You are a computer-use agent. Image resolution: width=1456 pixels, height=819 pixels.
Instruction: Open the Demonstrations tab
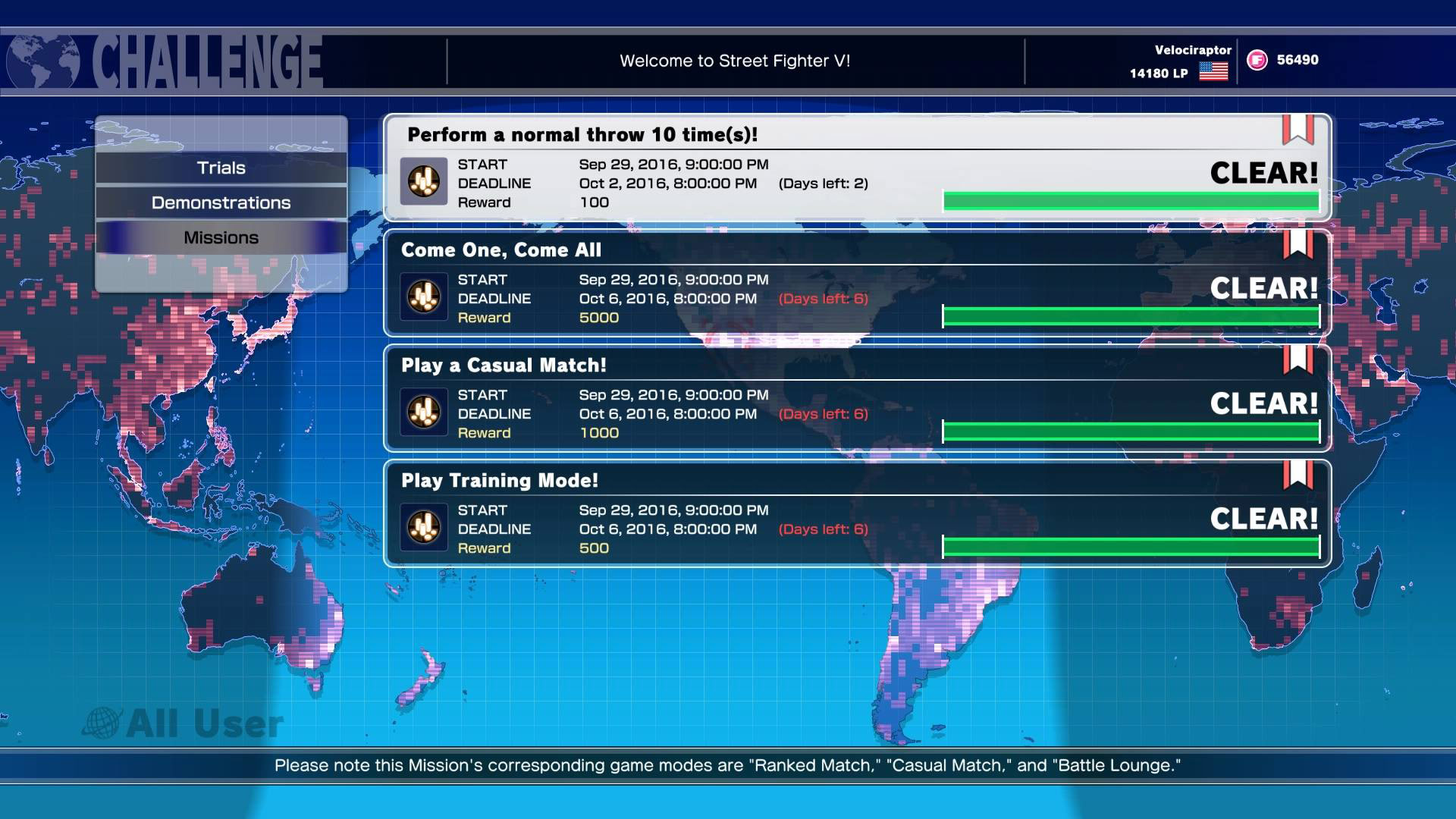click(221, 202)
